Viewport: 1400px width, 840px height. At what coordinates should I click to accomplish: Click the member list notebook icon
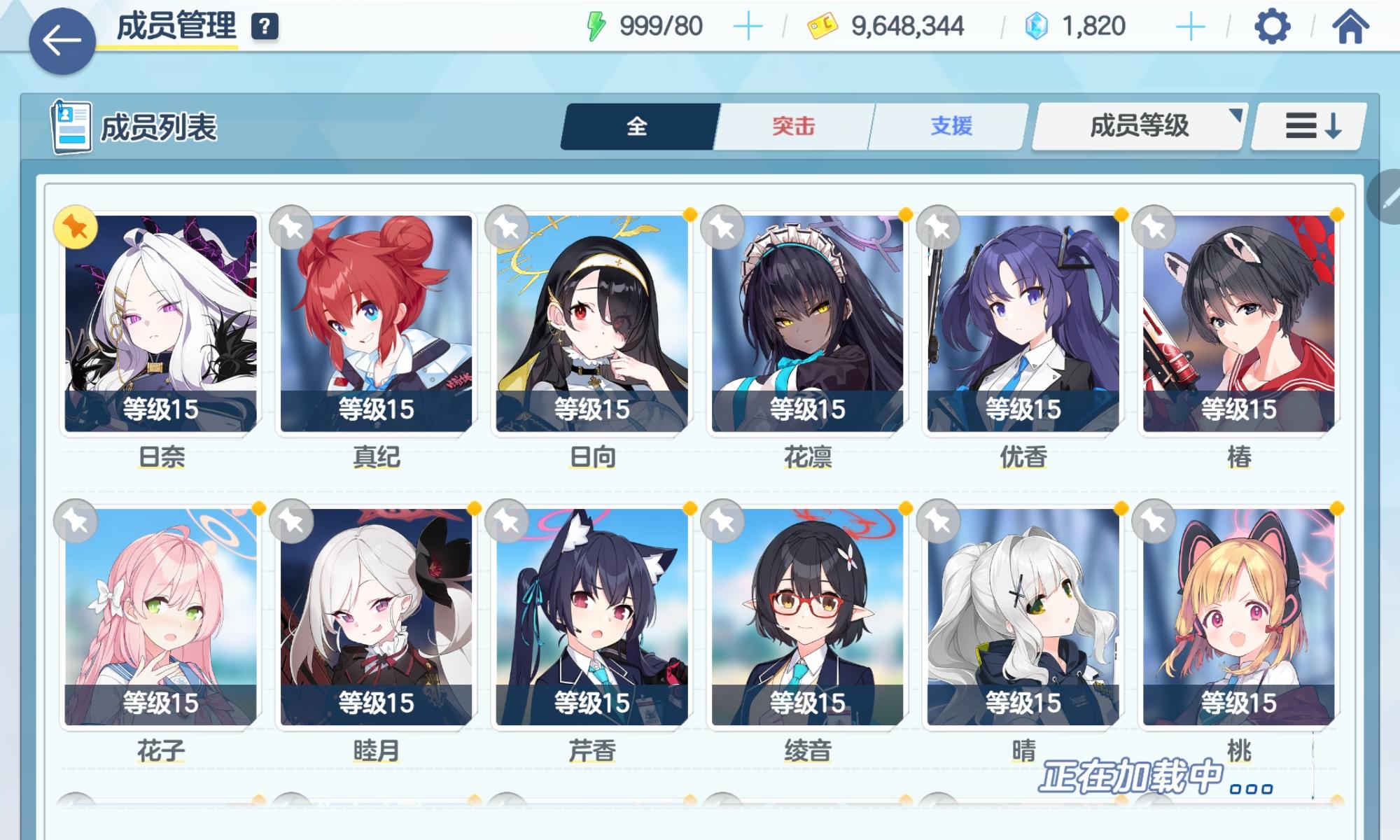click(71, 127)
